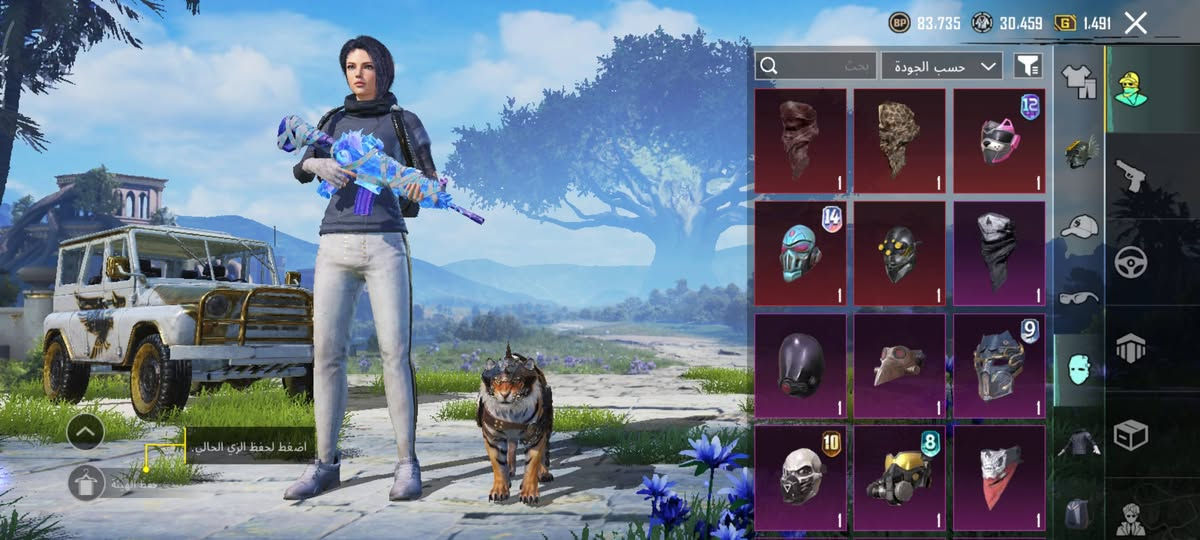
Task: Open the cap headwear subcategory
Action: coord(1078,226)
